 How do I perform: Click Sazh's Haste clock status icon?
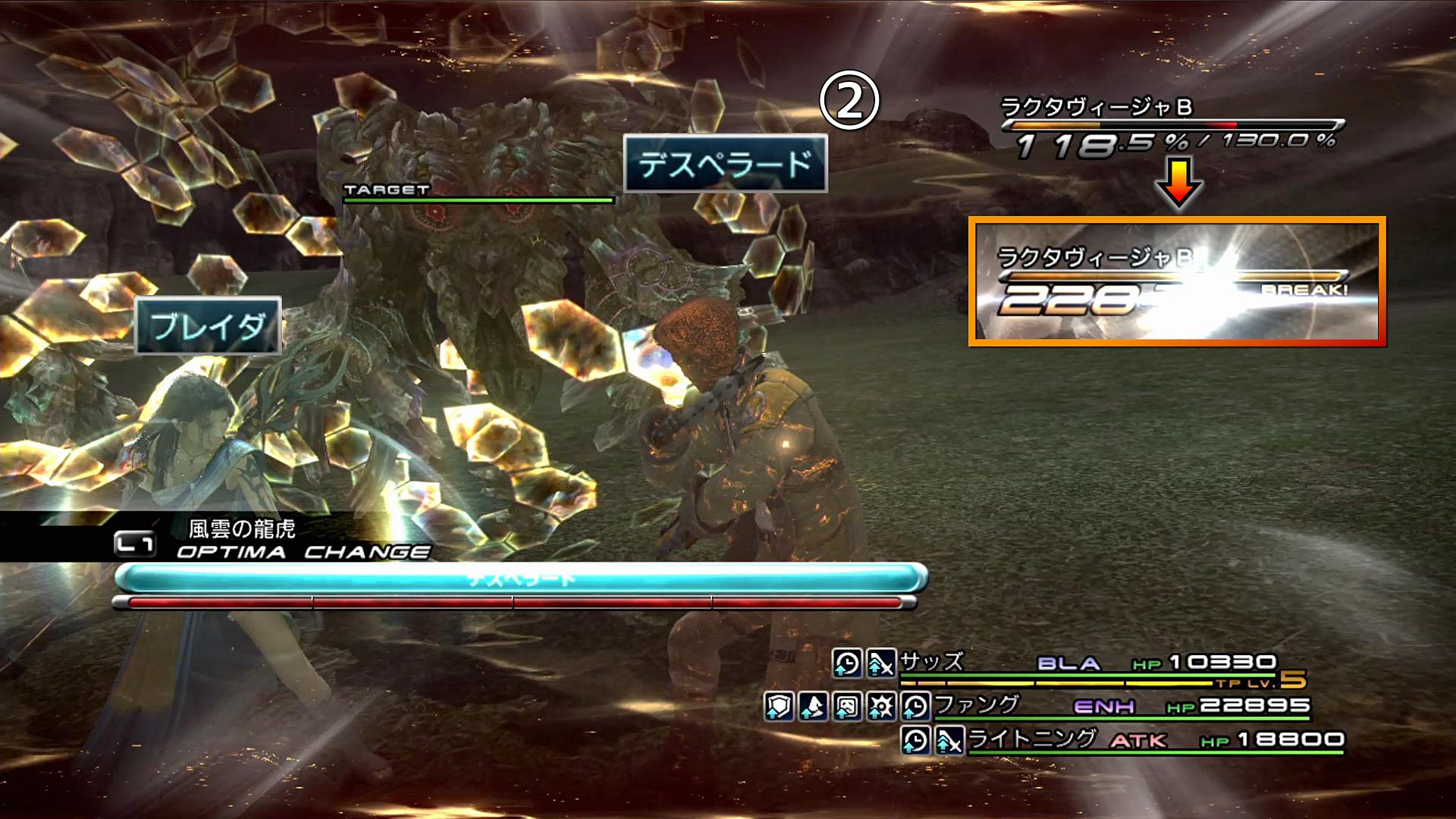pos(847,664)
